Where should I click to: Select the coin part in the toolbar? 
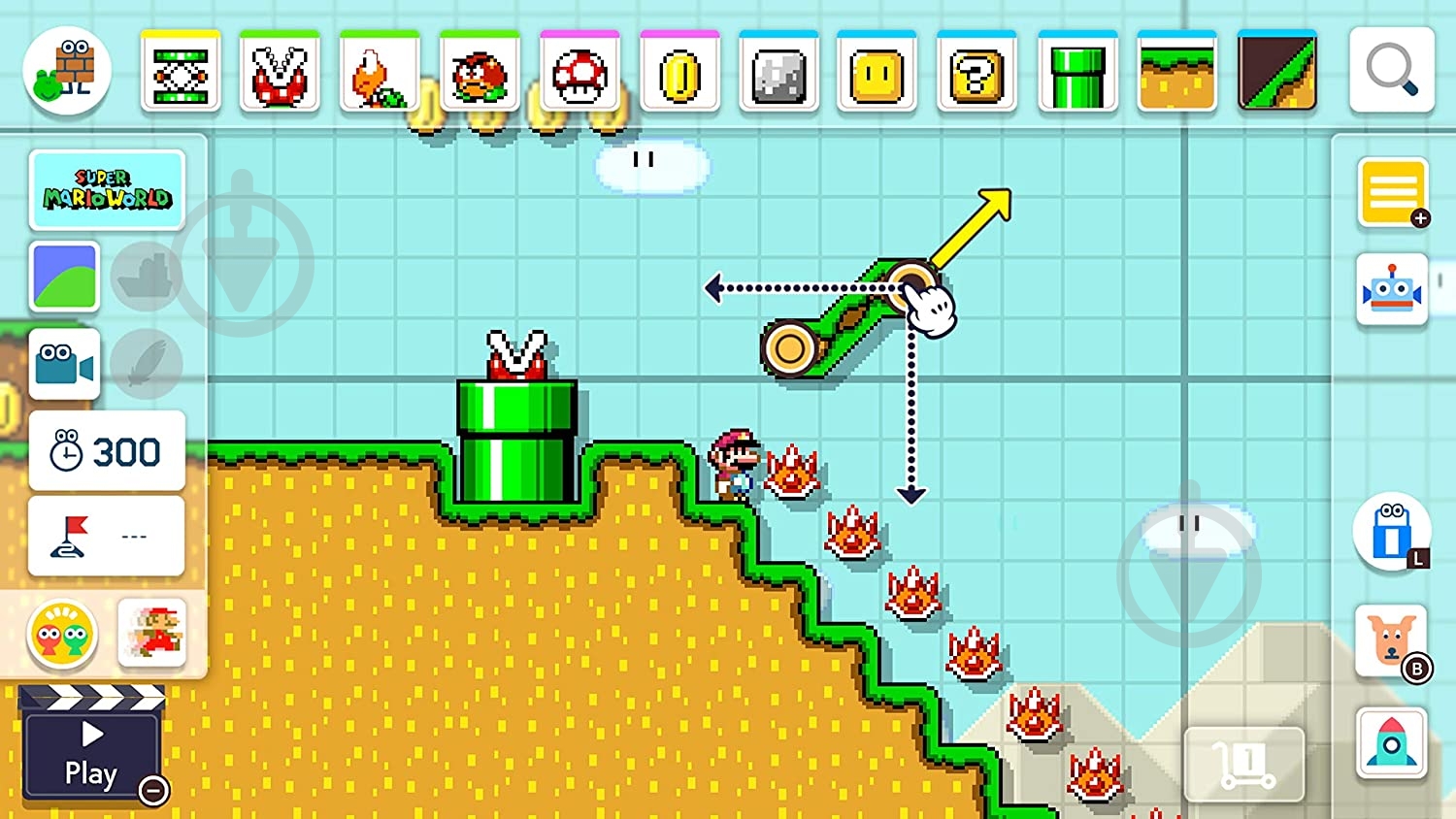pos(679,73)
